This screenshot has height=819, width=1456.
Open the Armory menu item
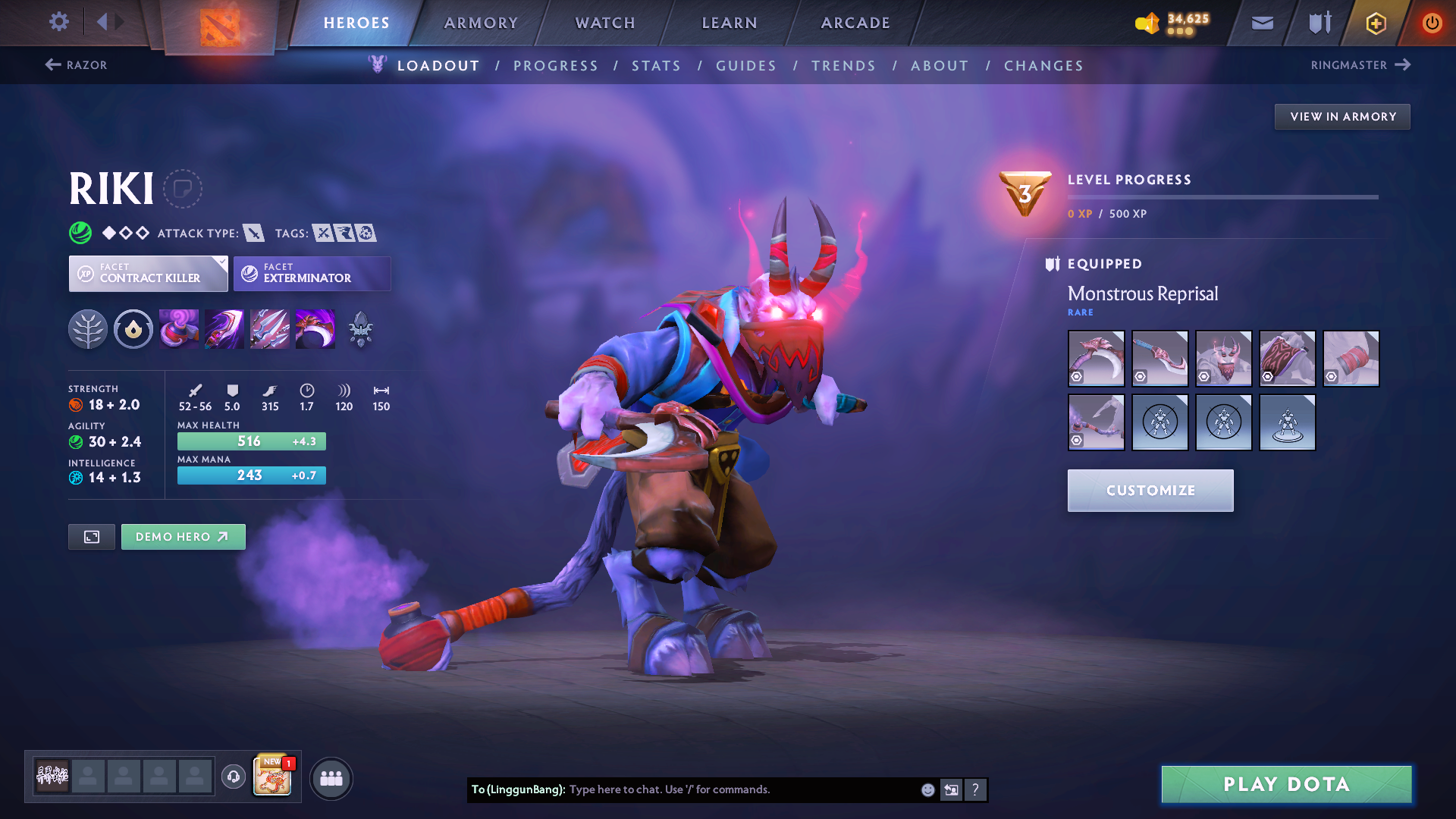pos(481,23)
